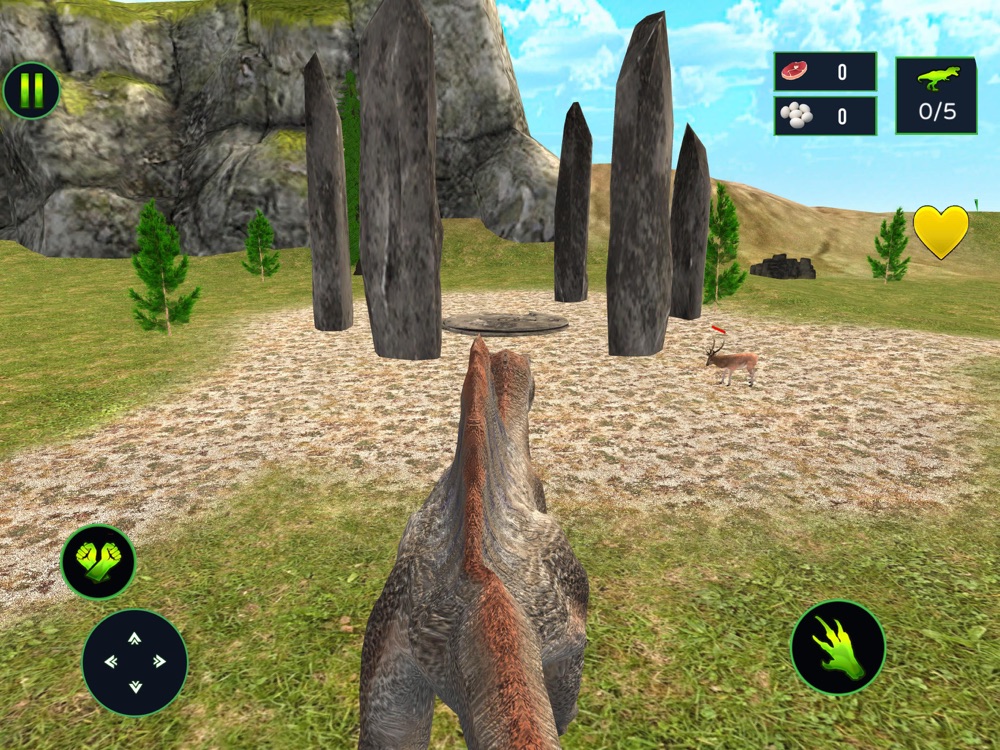
Task: Tap the green claw attack button
Action: pyautogui.click(x=837, y=647)
